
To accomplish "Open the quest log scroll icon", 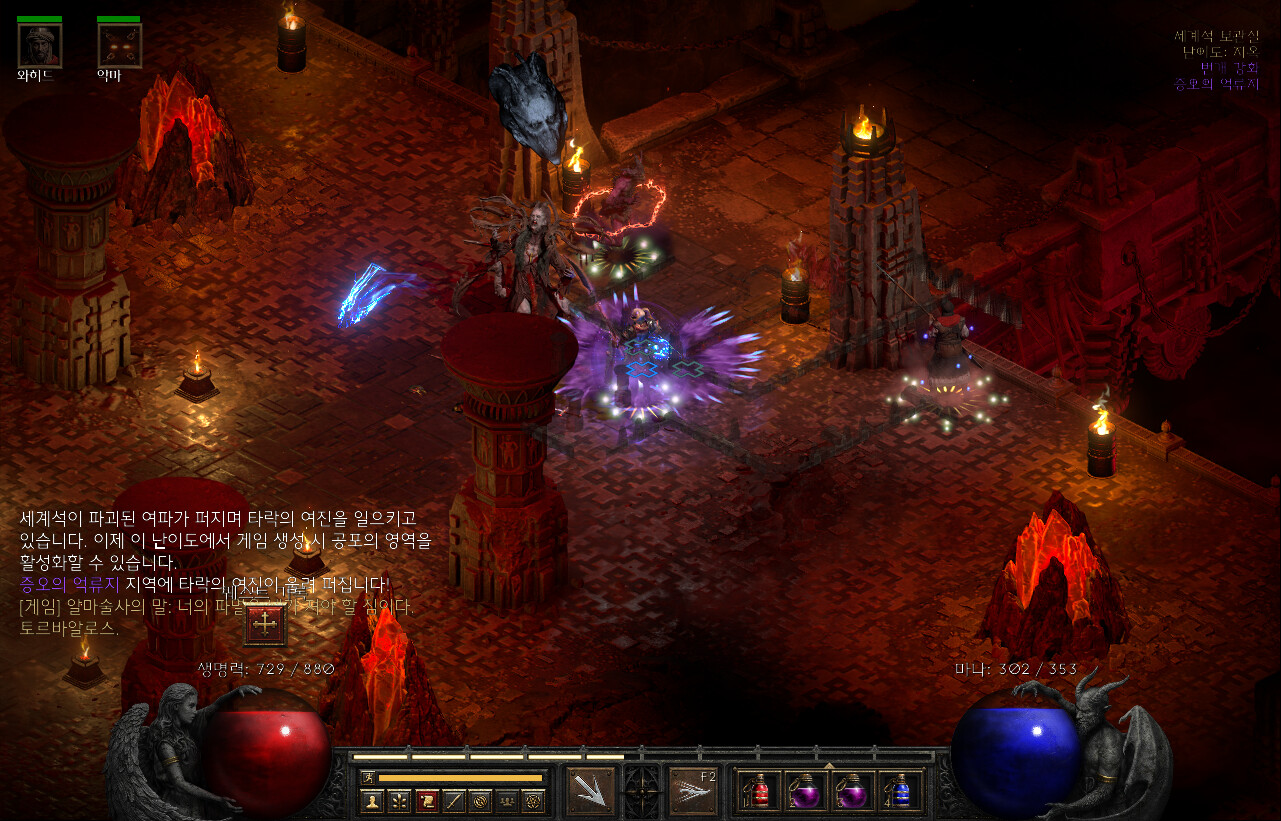I will coord(426,801).
